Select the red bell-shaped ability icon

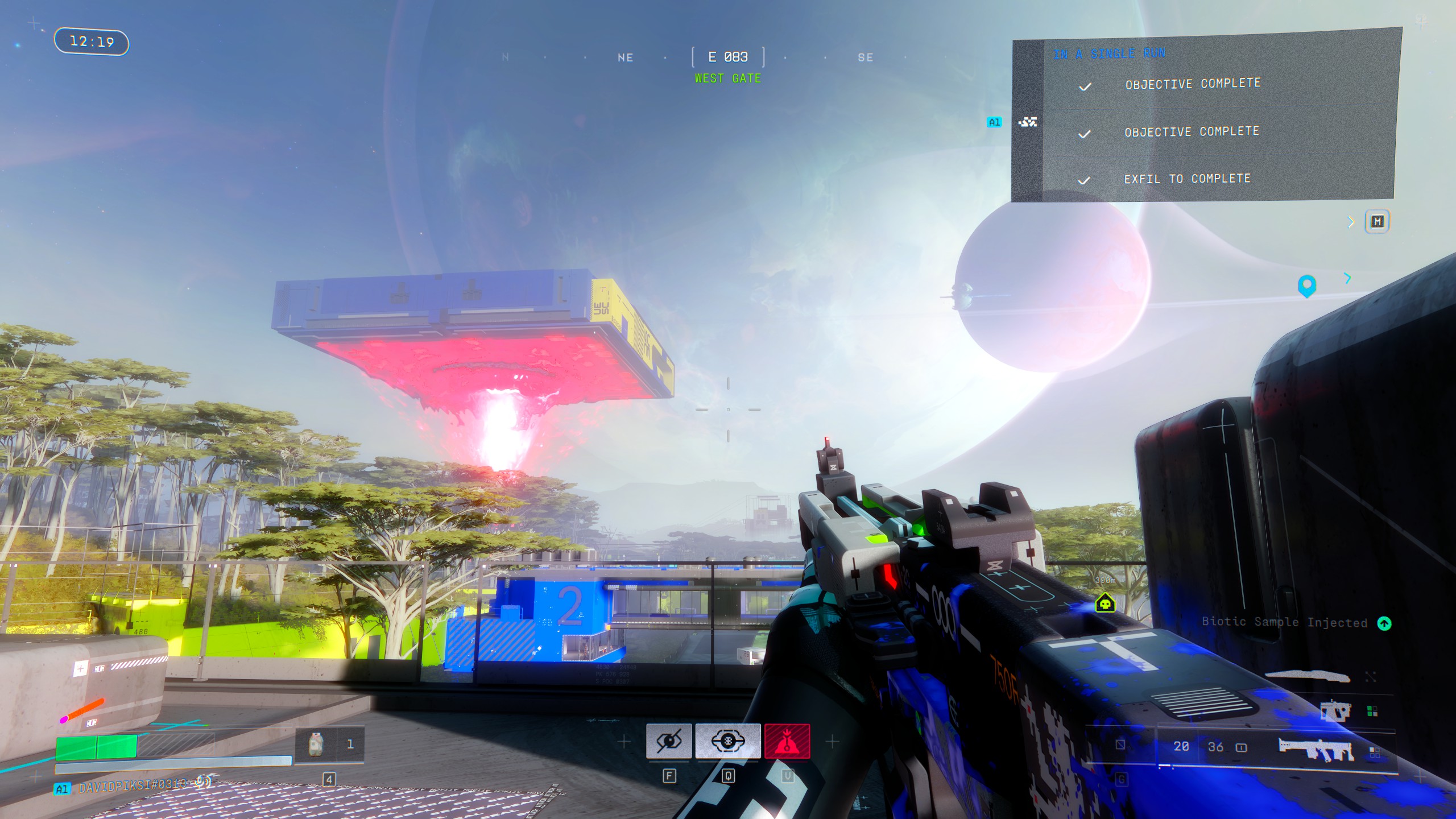coord(787,741)
